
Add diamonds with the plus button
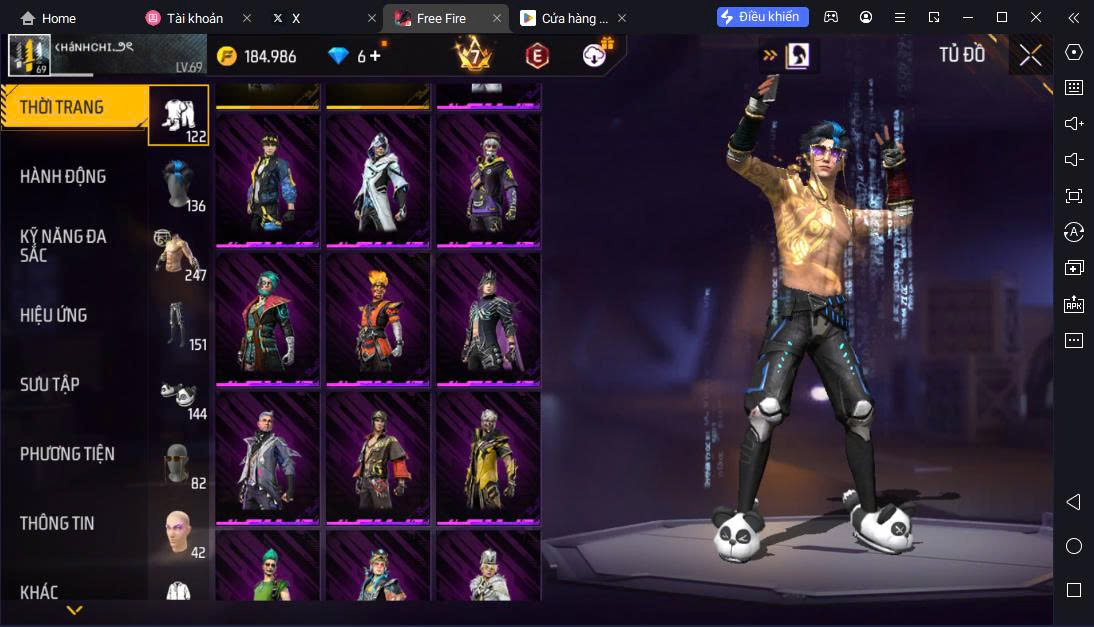376,56
